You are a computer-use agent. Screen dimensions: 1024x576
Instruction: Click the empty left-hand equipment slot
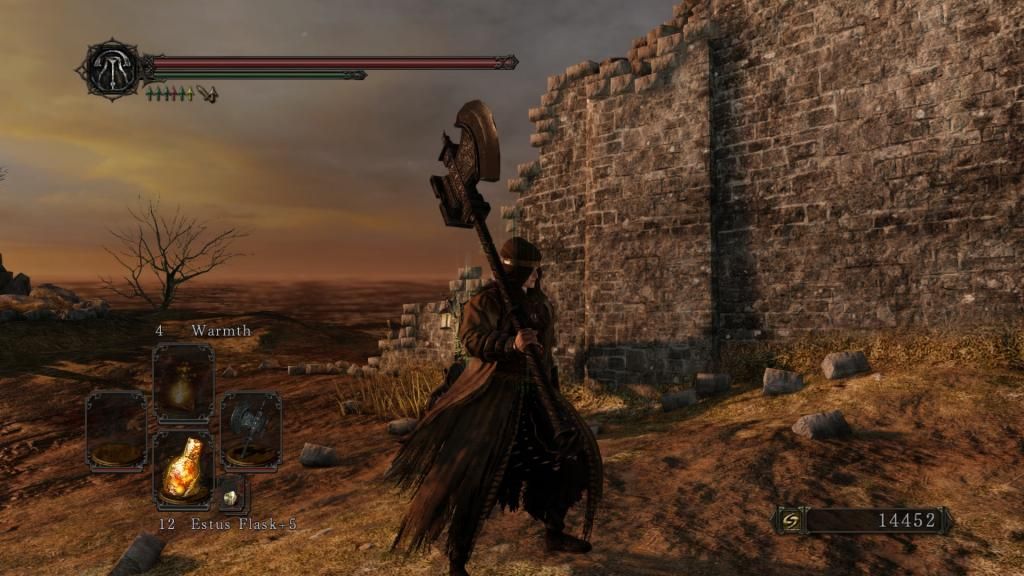tap(116, 430)
